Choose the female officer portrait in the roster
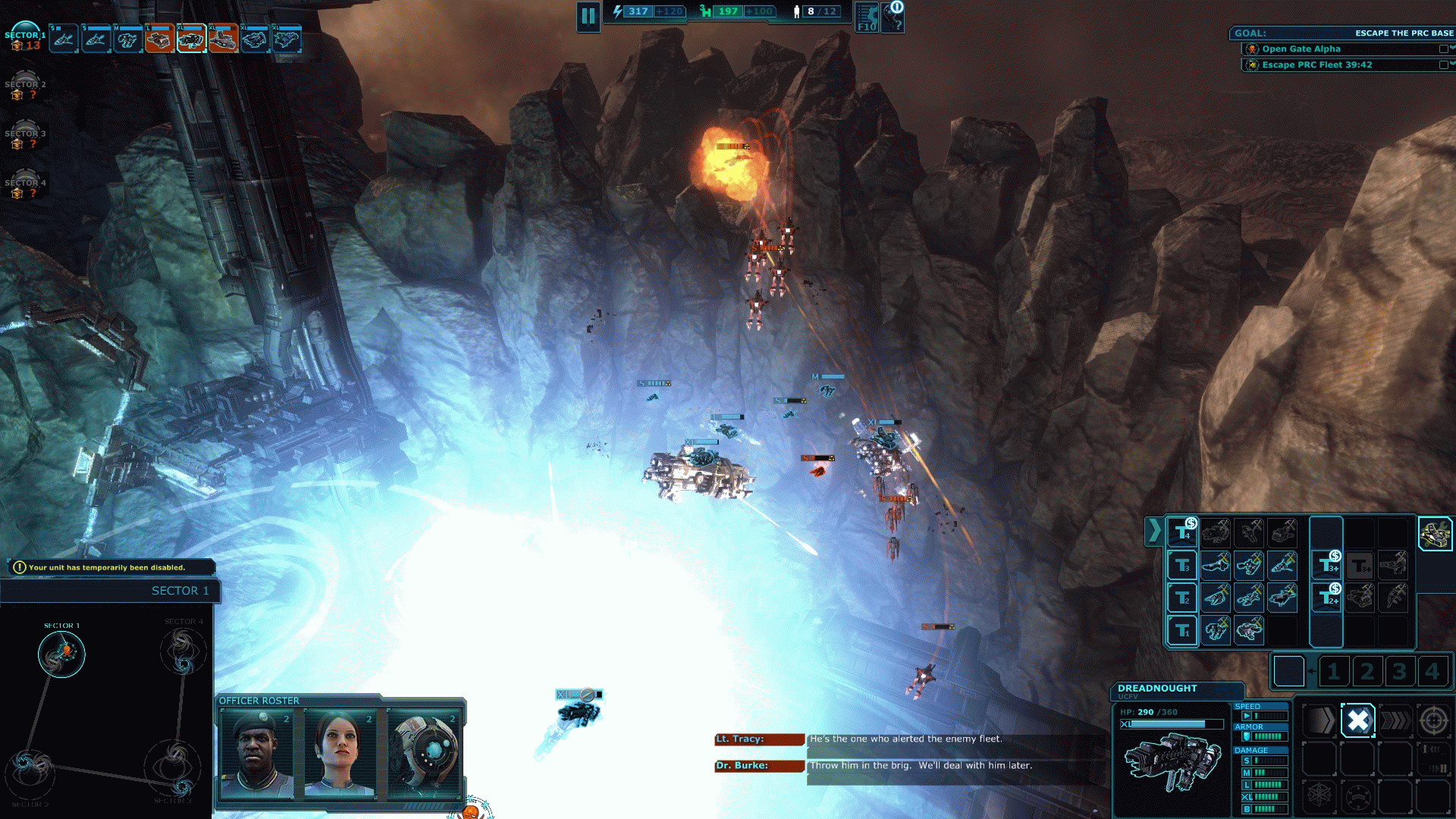Screen dimensions: 1456x819 (340, 754)
